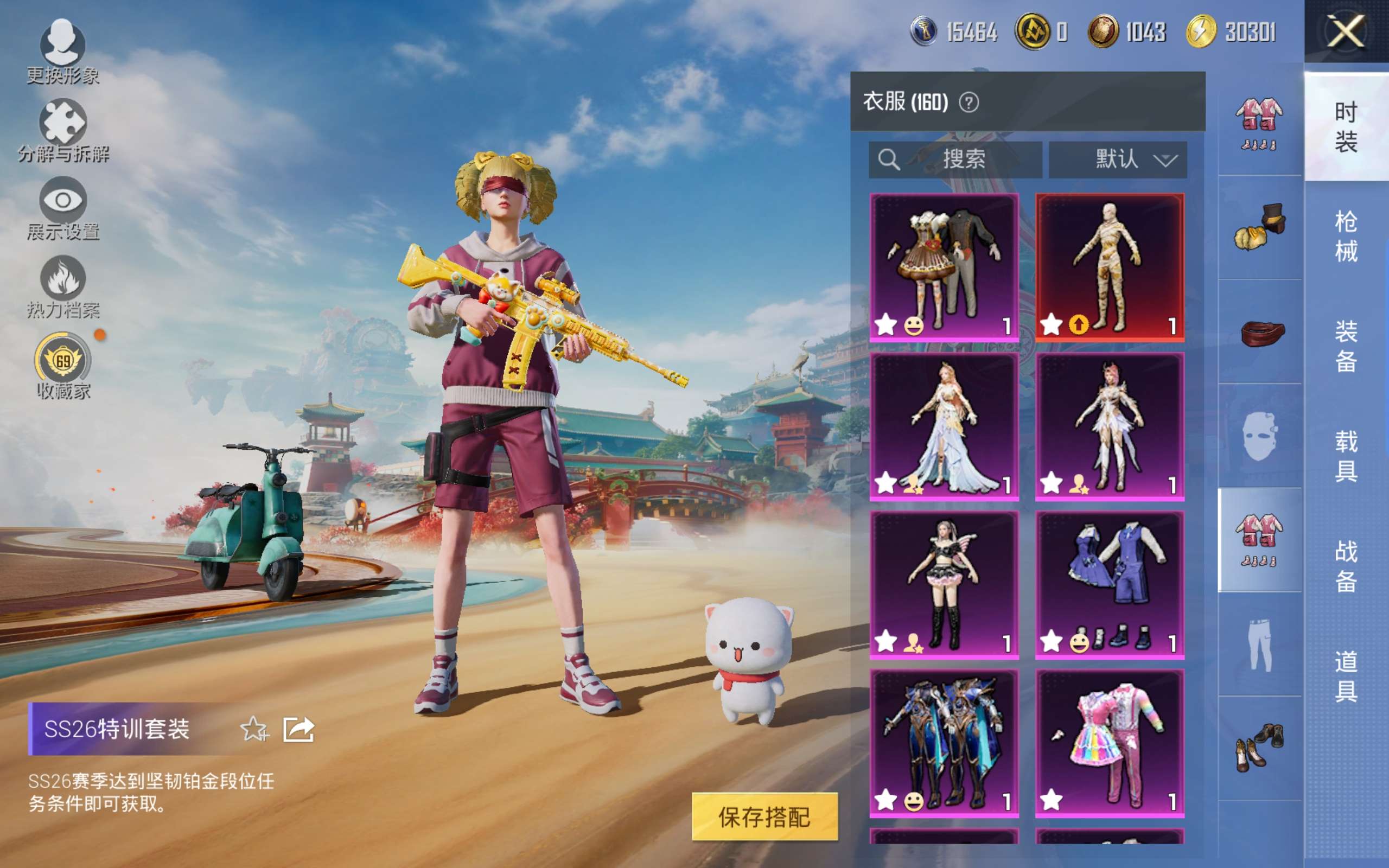
Task: Select the mummy bandage outfit
Action: click(1110, 267)
